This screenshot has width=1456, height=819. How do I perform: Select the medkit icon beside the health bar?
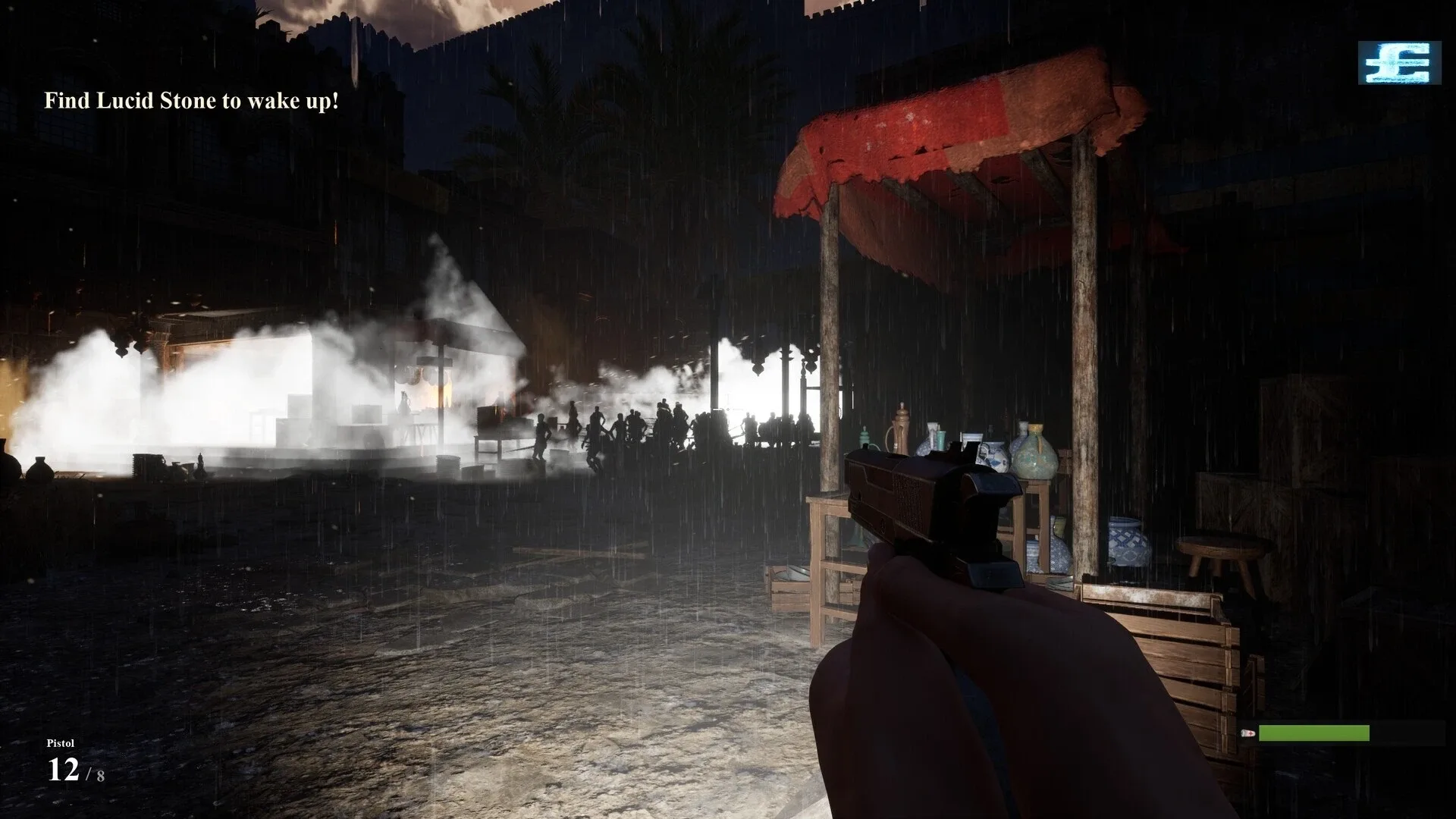(1247, 733)
